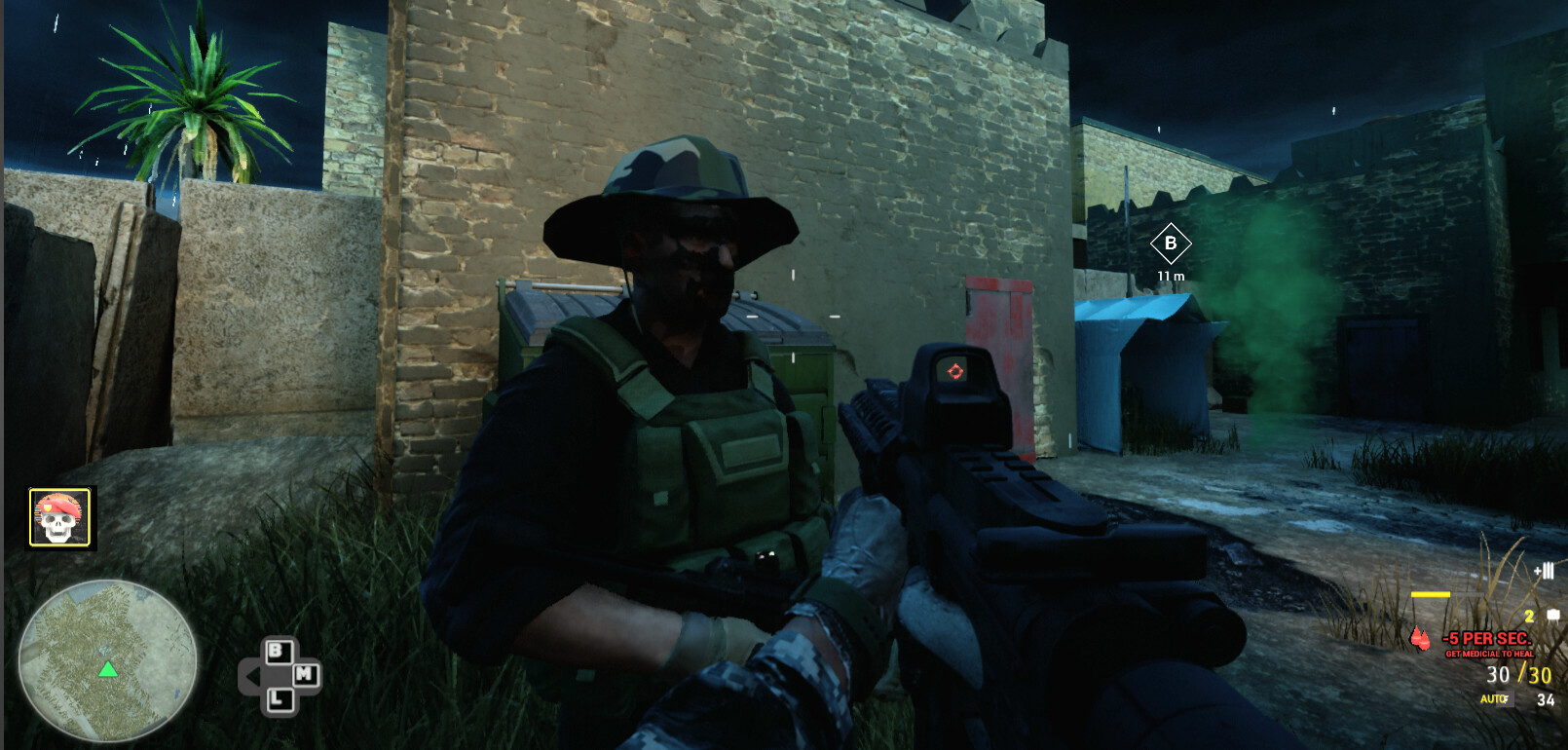
Task: Toggle the objective distance label showing 11 m
Action: (x=1172, y=277)
